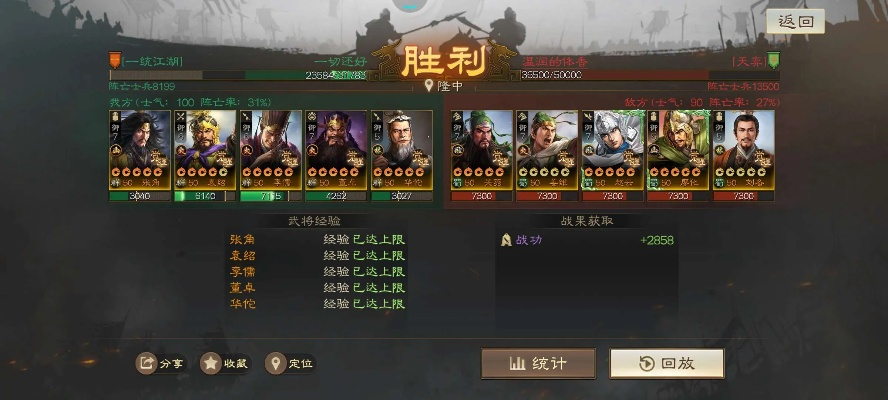Image resolution: width=888 pixels, height=400 pixels.
Task: Add this report to 收藏 favorites
Action: (x=224, y=363)
